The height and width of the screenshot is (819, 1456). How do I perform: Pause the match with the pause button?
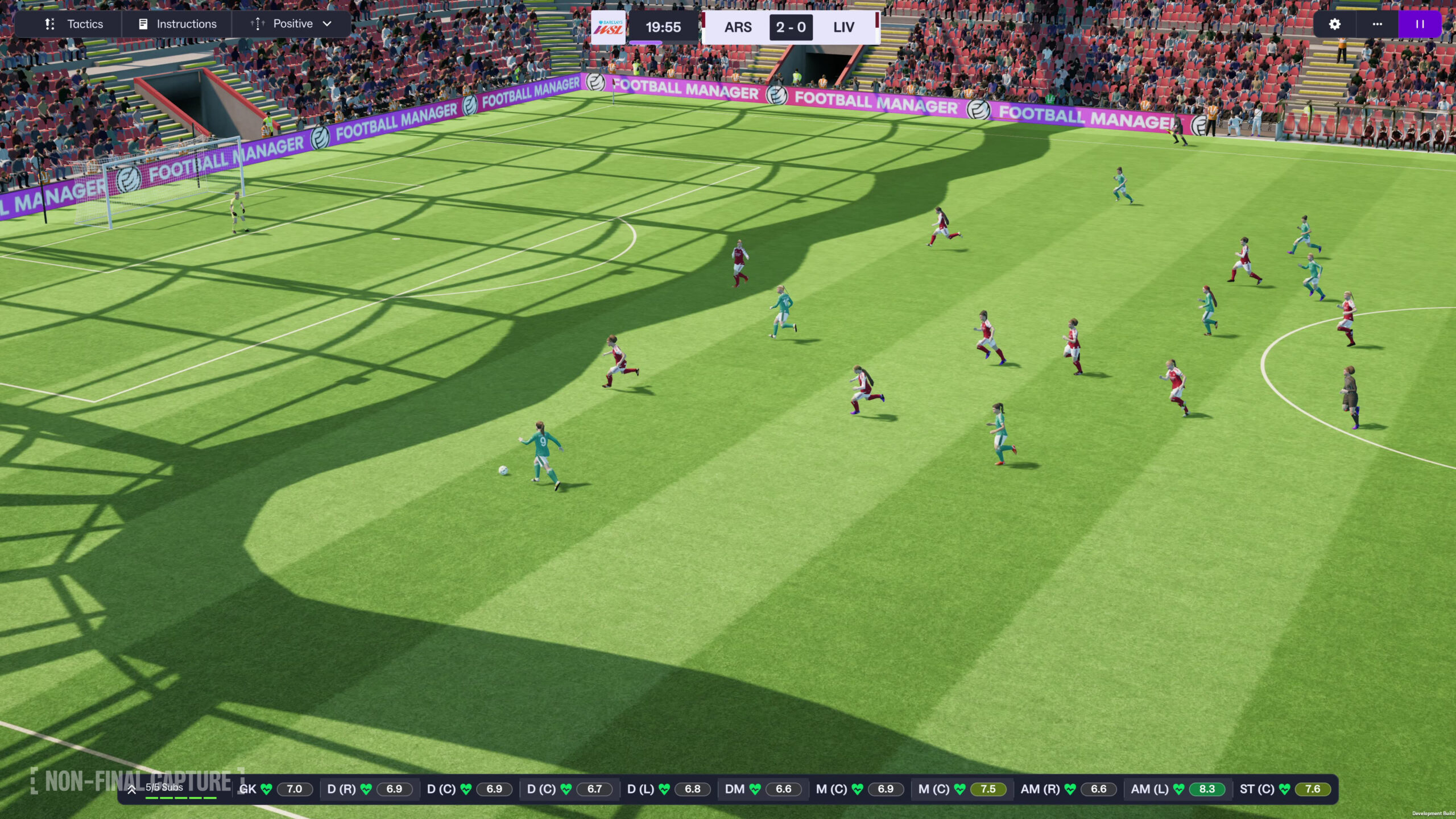point(1421,24)
